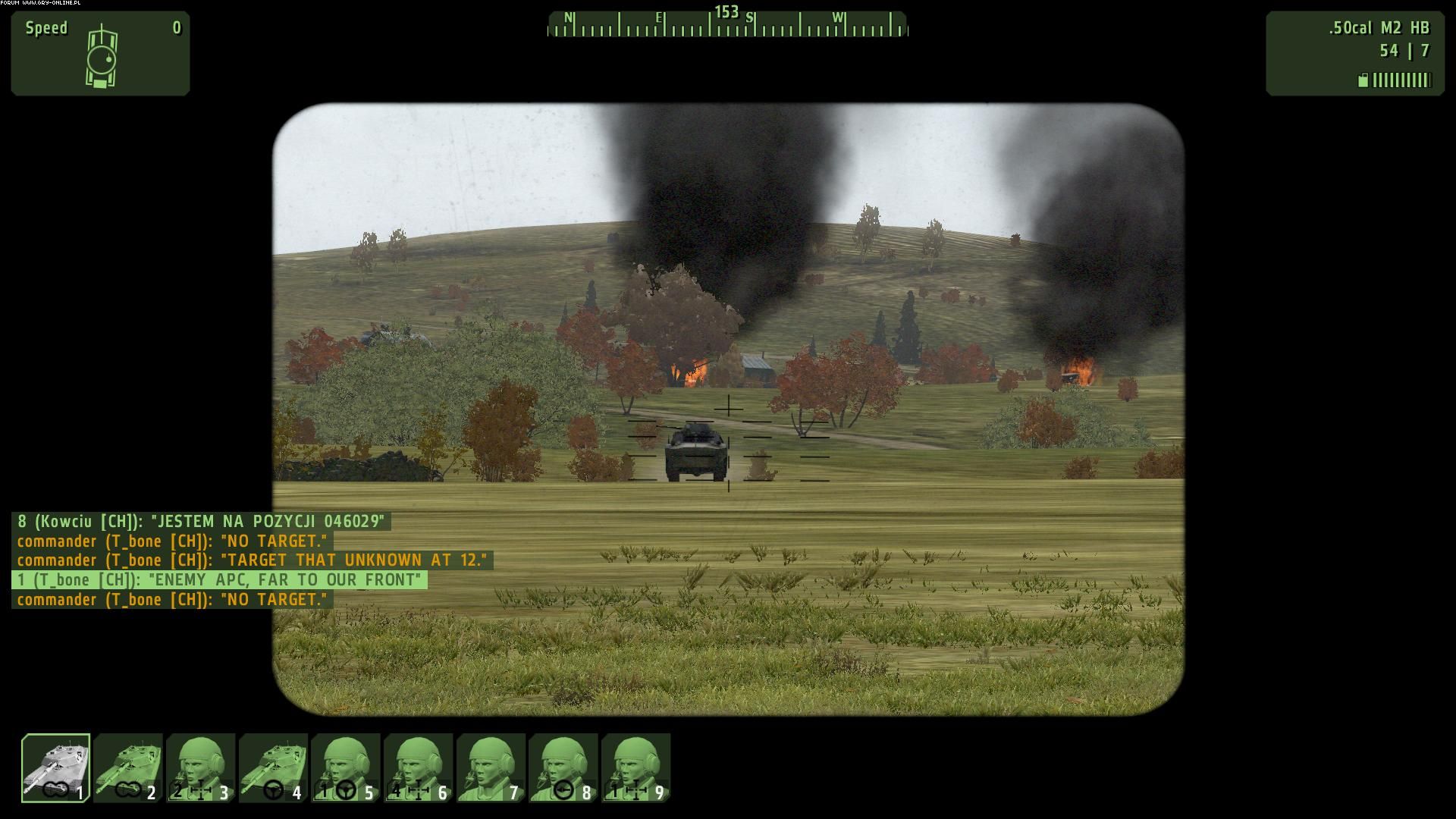The width and height of the screenshot is (1456, 819).
Task: Choose crewman number 7 in squad bar
Action: click(491, 767)
